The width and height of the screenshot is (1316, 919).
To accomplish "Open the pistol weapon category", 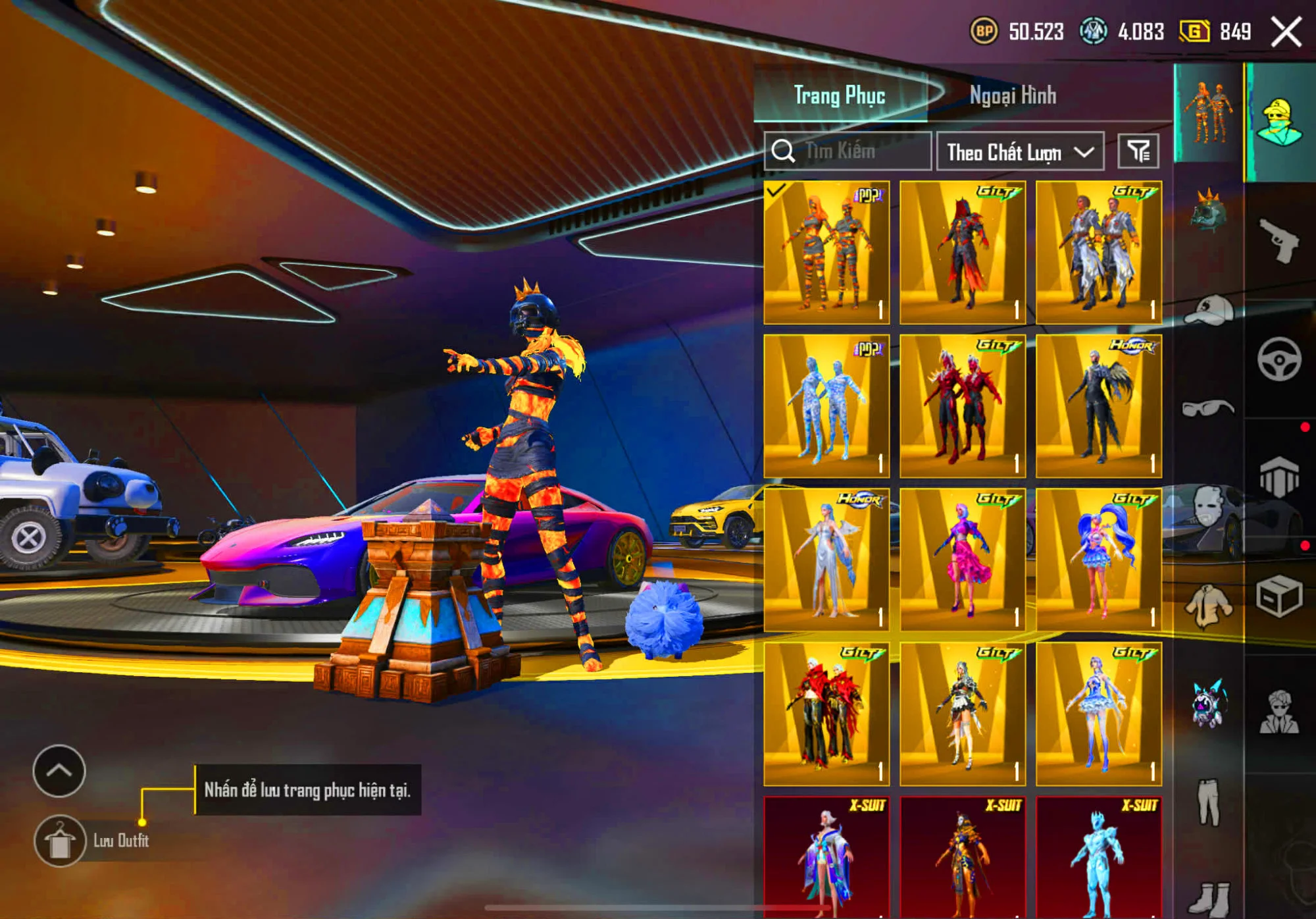I will (1279, 241).
